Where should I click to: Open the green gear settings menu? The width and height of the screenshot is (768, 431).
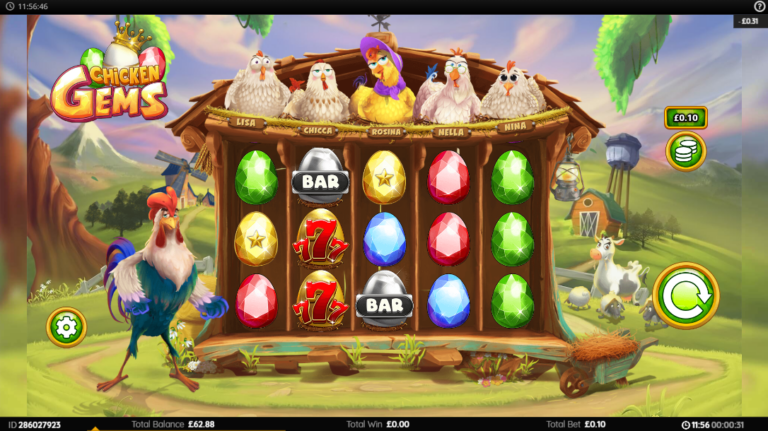tap(66, 326)
